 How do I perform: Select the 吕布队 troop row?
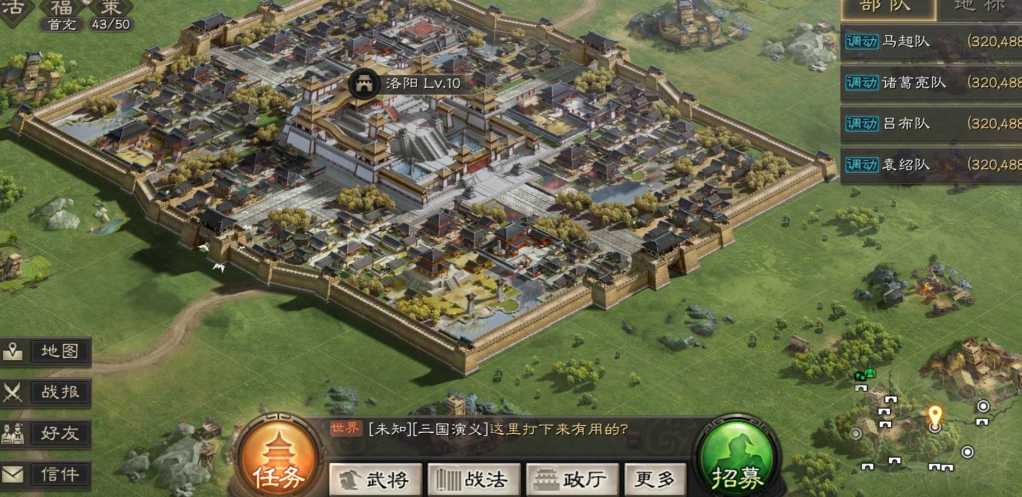point(930,123)
